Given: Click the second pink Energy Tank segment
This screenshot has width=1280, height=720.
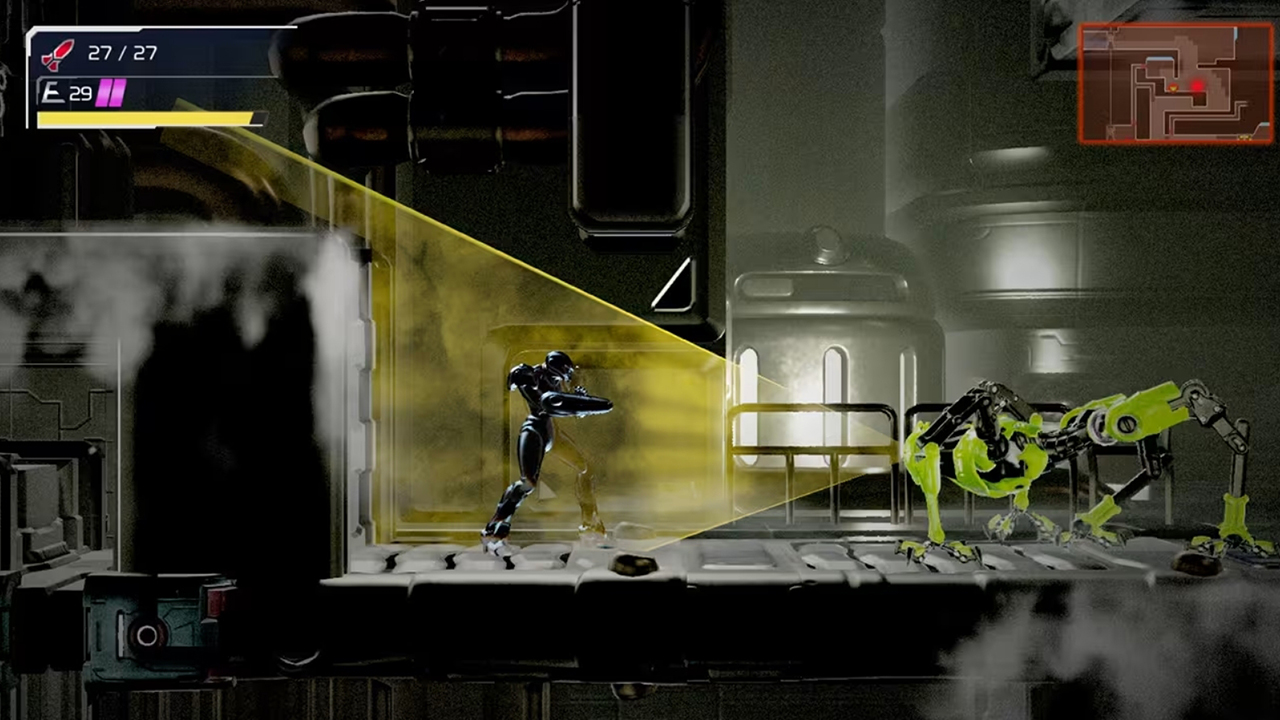Looking at the screenshot, I should (x=116, y=93).
